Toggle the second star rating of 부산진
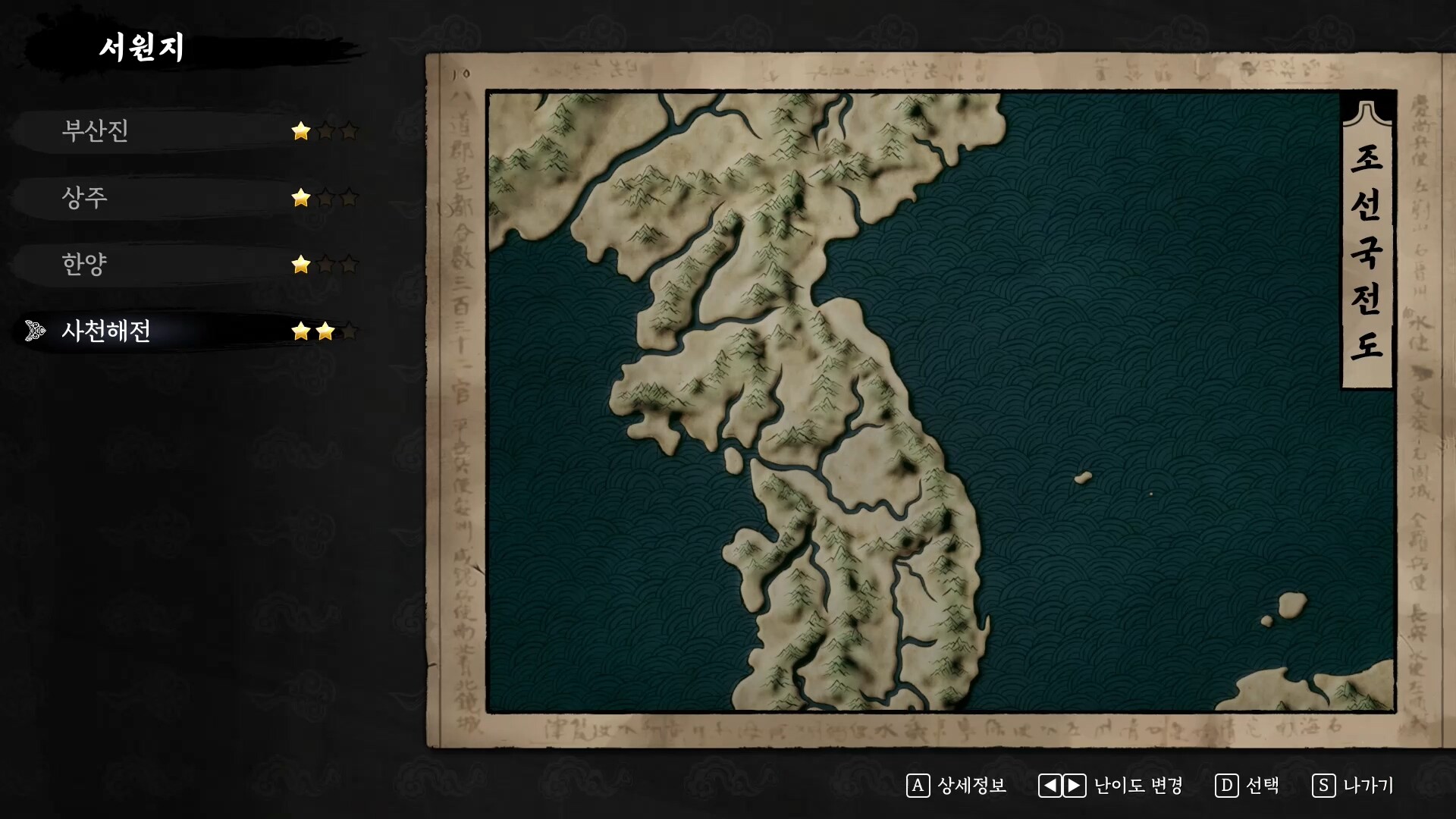This screenshot has height=819, width=1456. coord(325,131)
